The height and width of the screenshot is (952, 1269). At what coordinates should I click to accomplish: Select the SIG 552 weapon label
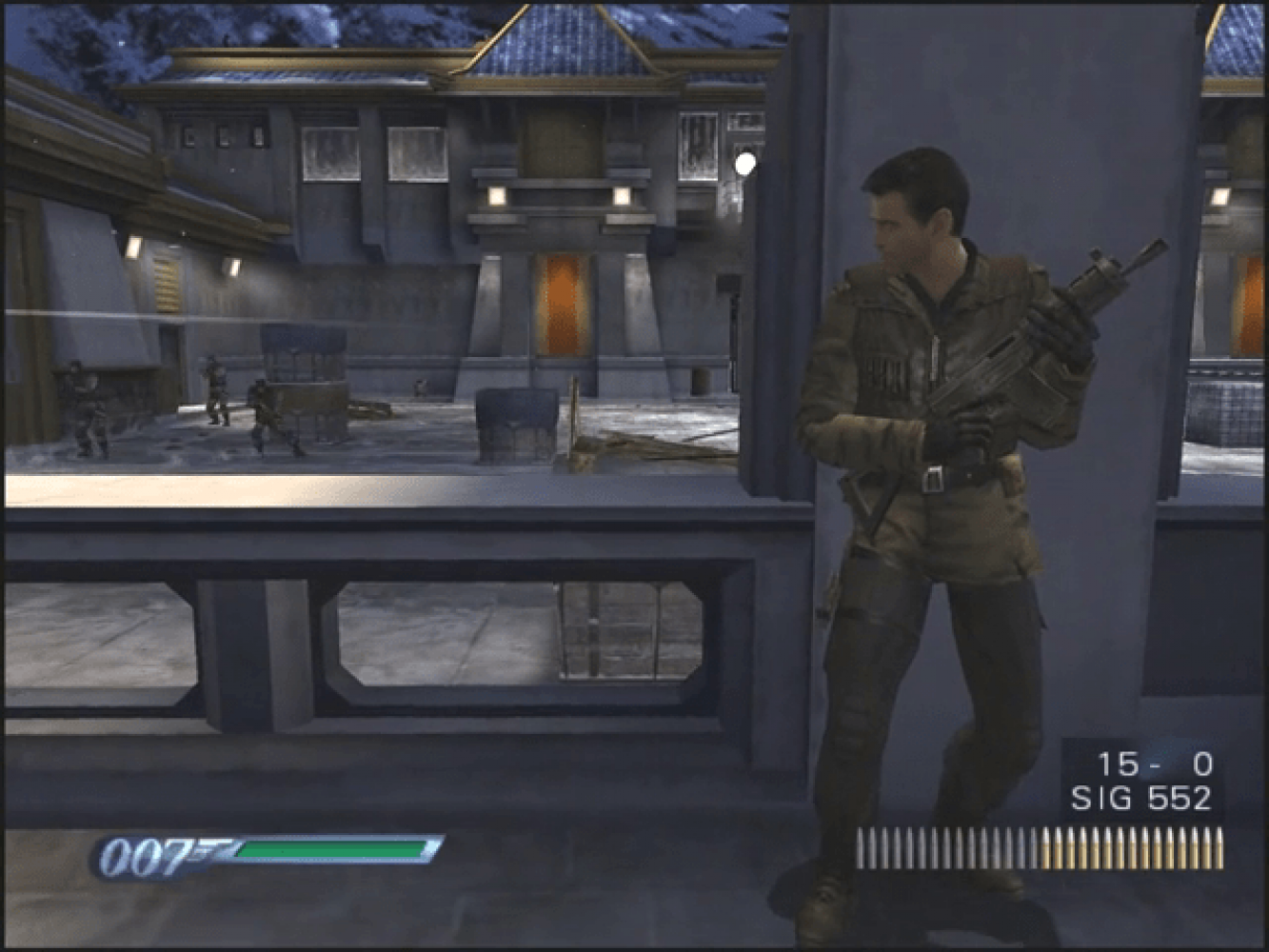click(1140, 798)
